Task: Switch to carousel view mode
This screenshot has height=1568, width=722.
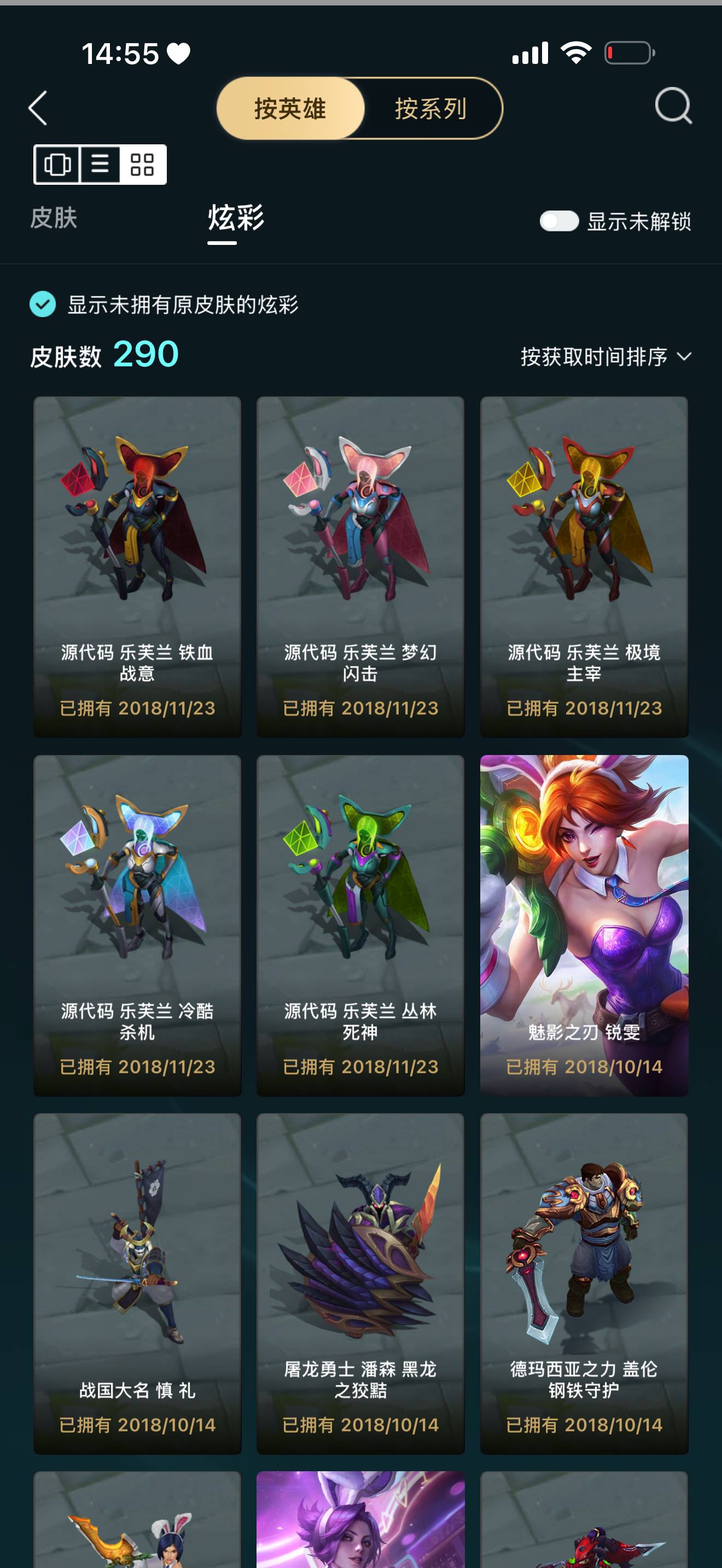Action: coord(57,165)
